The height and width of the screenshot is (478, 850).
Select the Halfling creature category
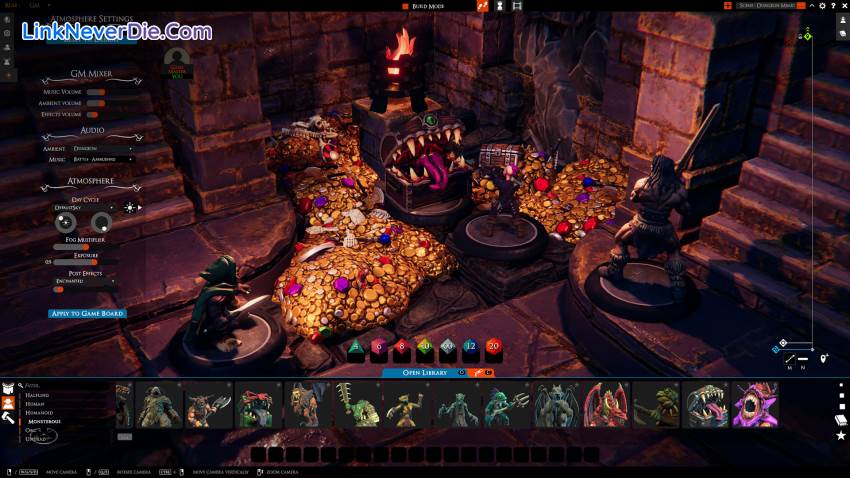pyautogui.click(x=37, y=394)
